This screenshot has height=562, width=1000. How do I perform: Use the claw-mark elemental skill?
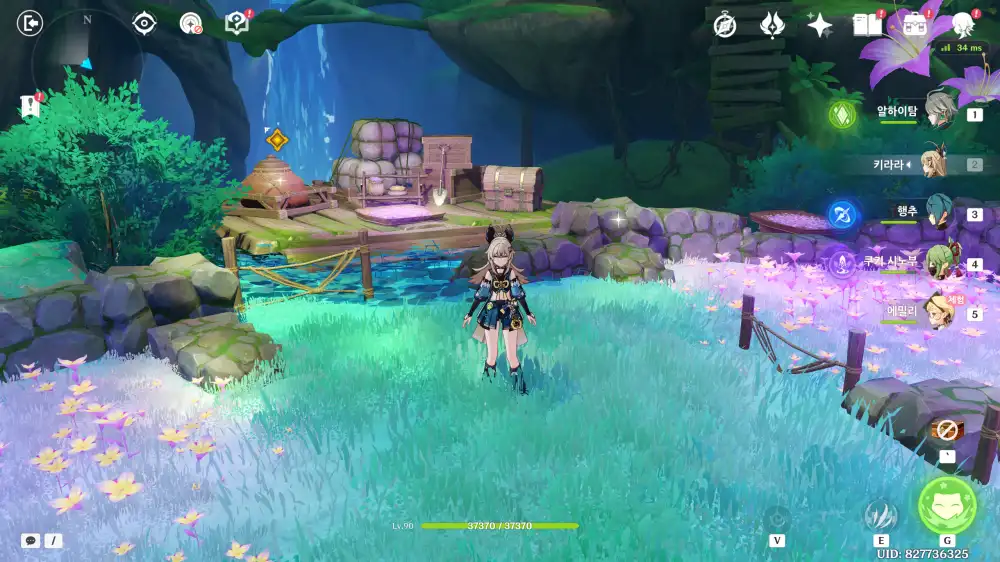pyautogui.click(x=881, y=515)
